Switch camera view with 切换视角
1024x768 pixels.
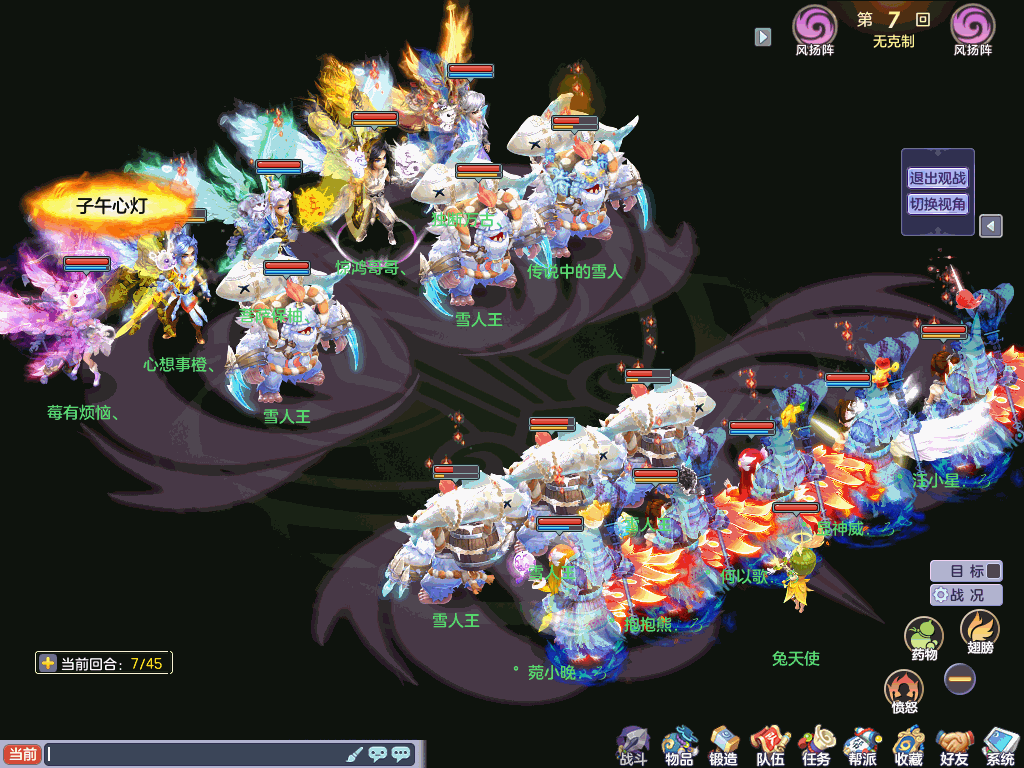pyautogui.click(x=937, y=204)
